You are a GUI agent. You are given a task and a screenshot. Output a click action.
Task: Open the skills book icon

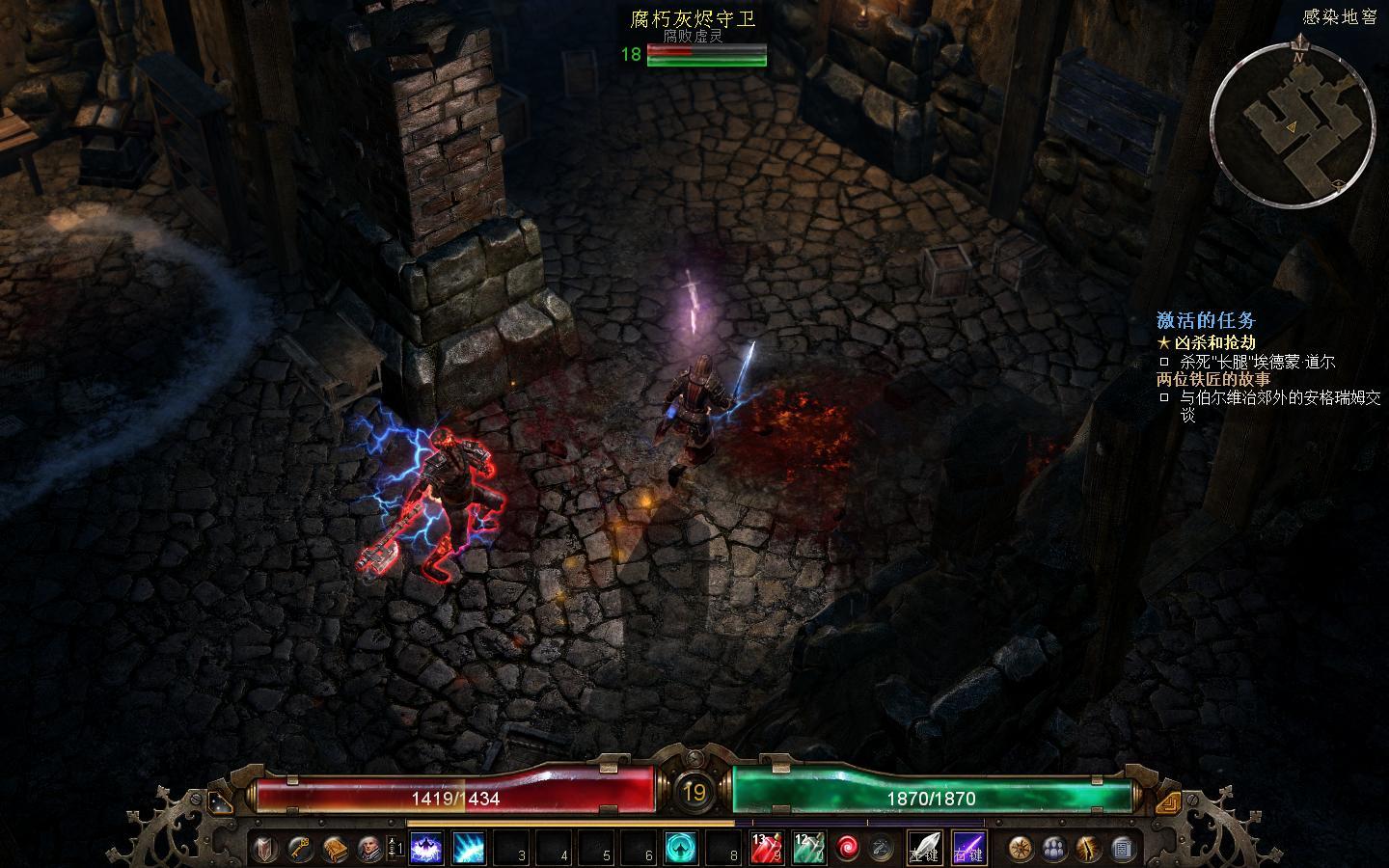(x=336, y=849)
